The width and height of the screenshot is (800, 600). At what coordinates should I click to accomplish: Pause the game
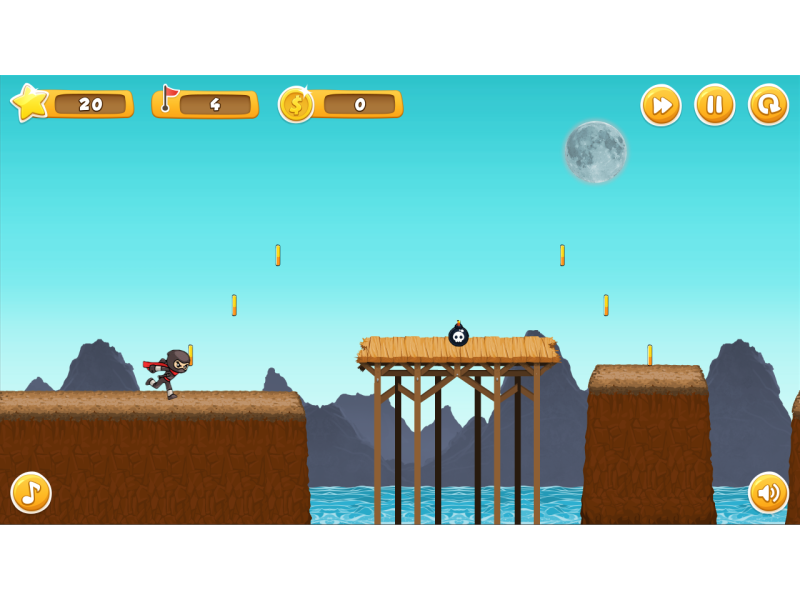coord(715,105)
